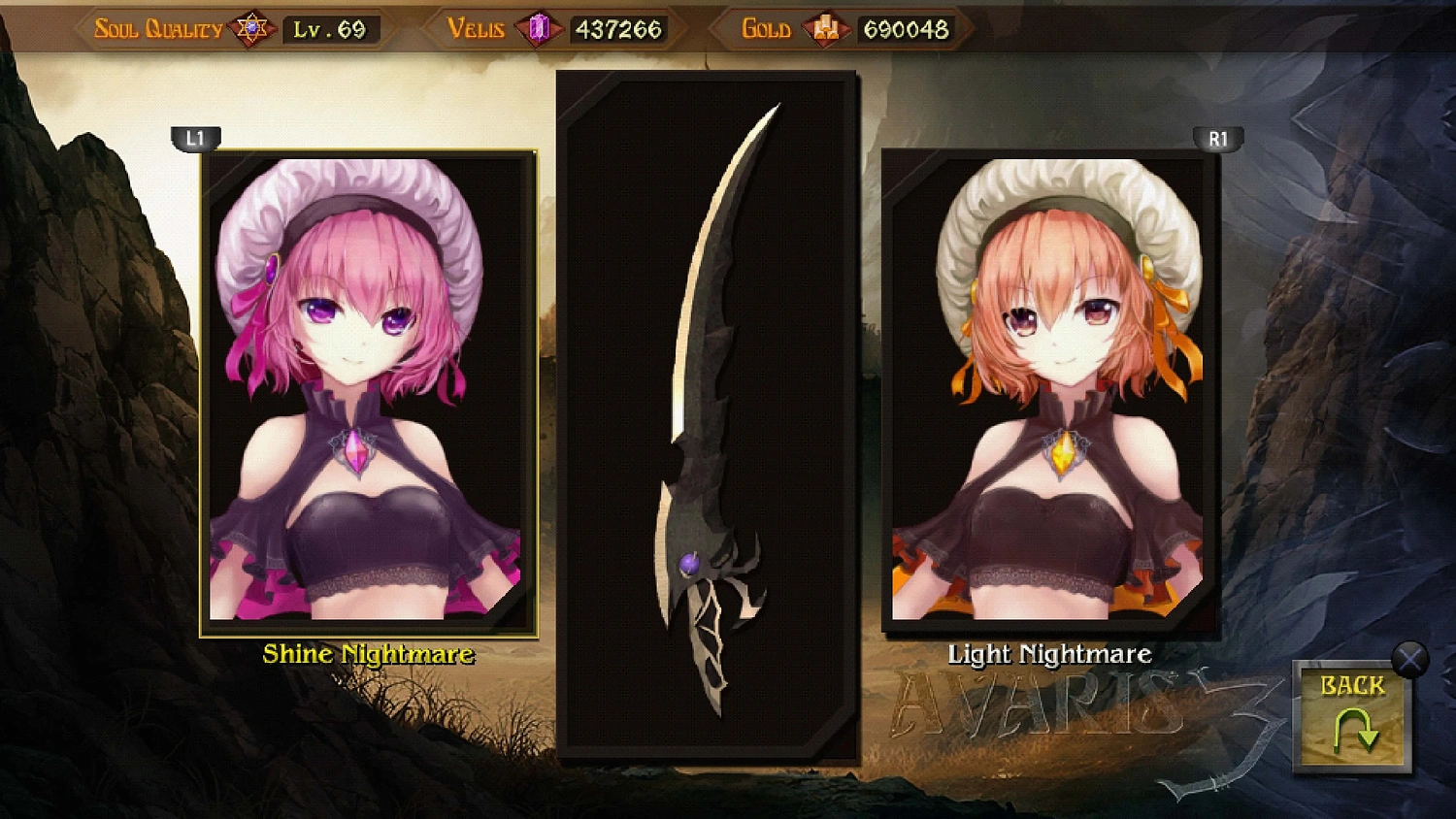Screen dimensions: 1456x819
Task: Click the Shine Nightmare name label
Action: pyautogui.click(x=368, y=654)
